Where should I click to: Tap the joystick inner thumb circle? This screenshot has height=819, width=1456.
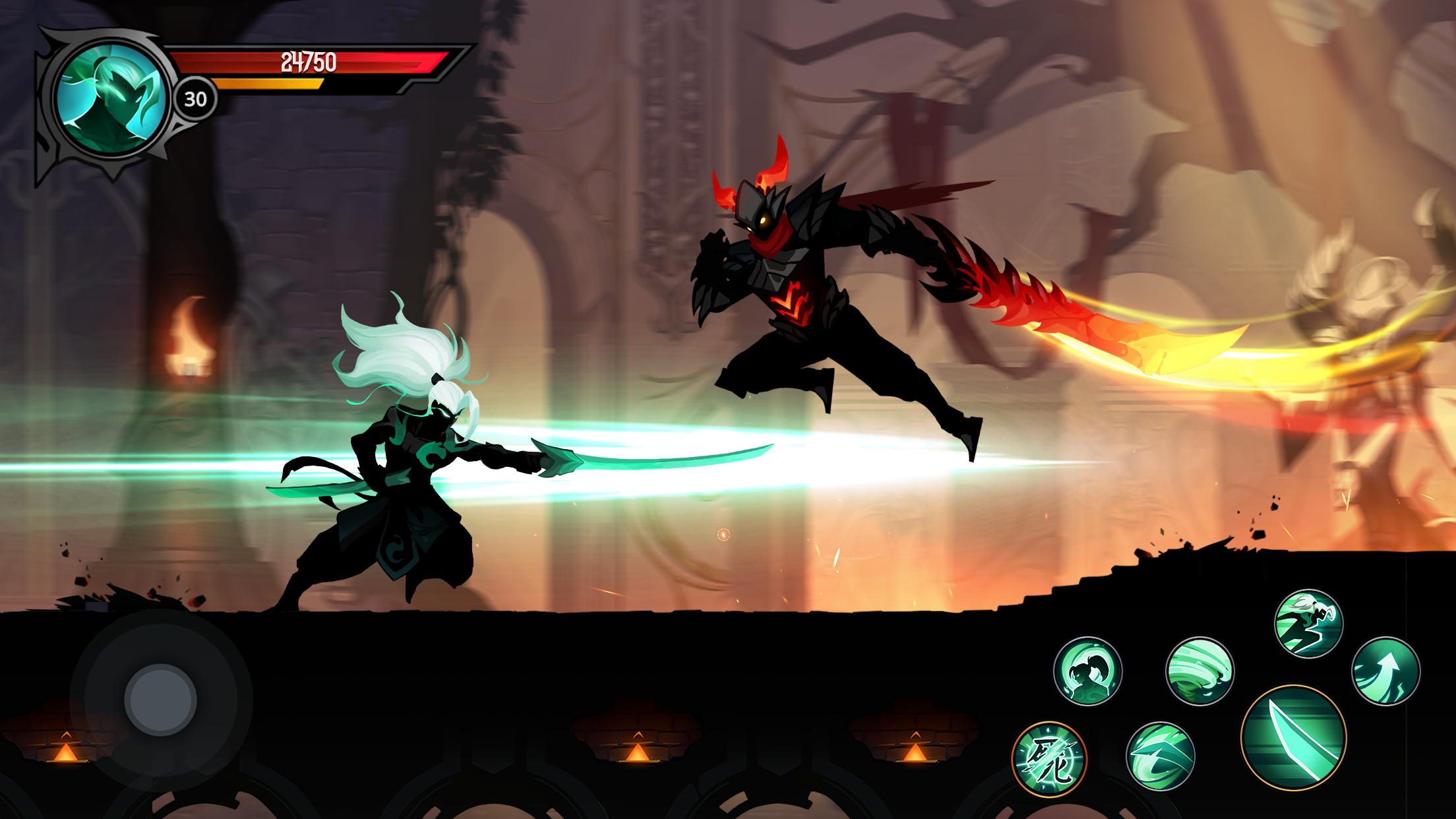pos(160,698)
